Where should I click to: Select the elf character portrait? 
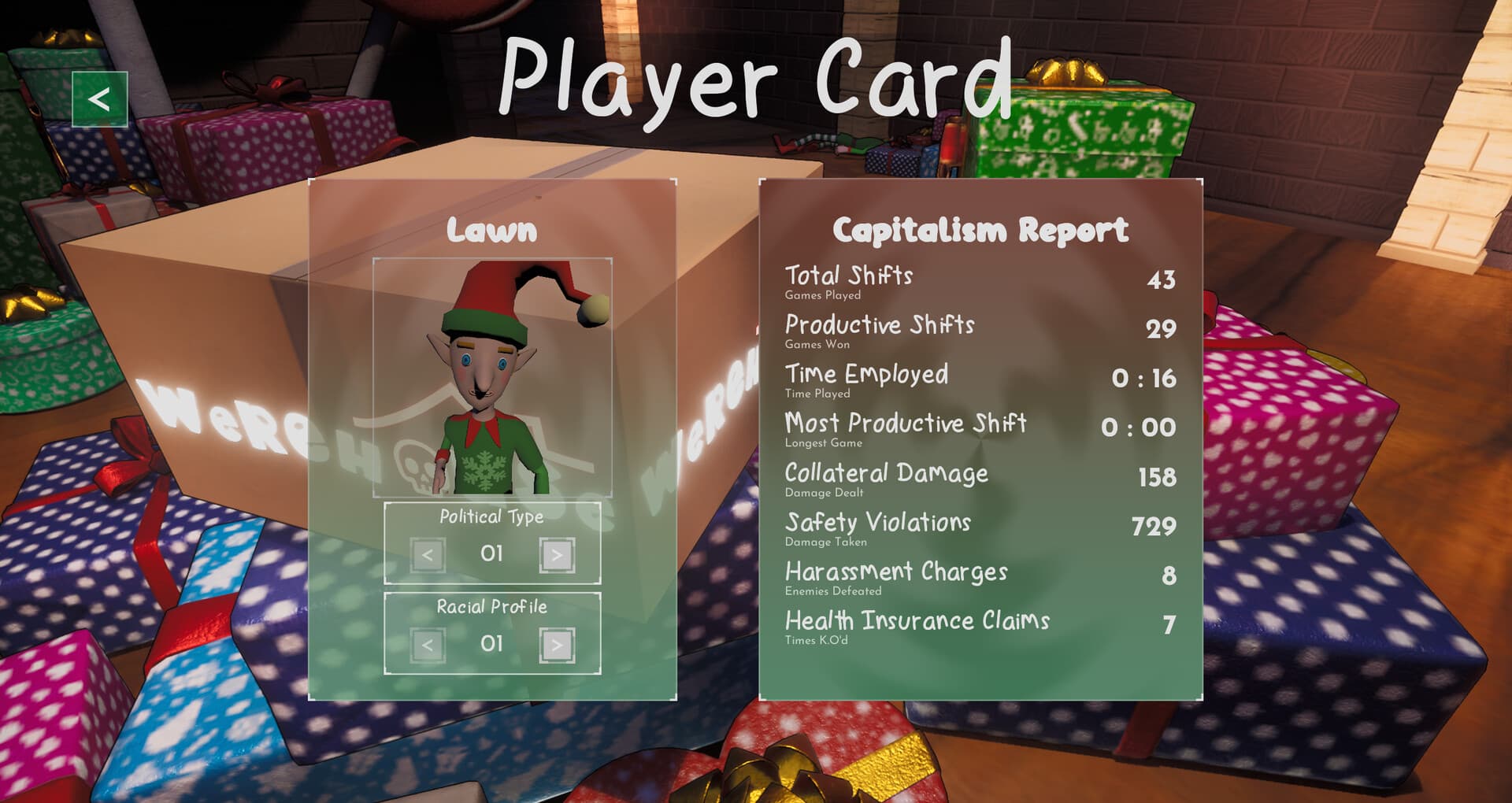tap(492, 376)
